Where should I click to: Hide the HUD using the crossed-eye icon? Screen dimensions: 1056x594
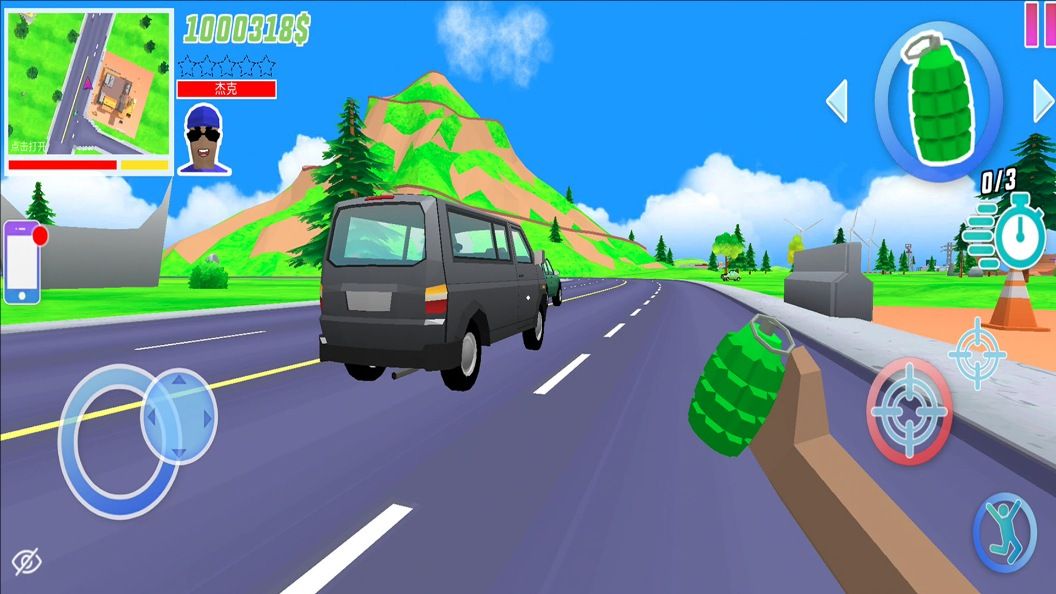pyautogui.click(x=26, y=563)
